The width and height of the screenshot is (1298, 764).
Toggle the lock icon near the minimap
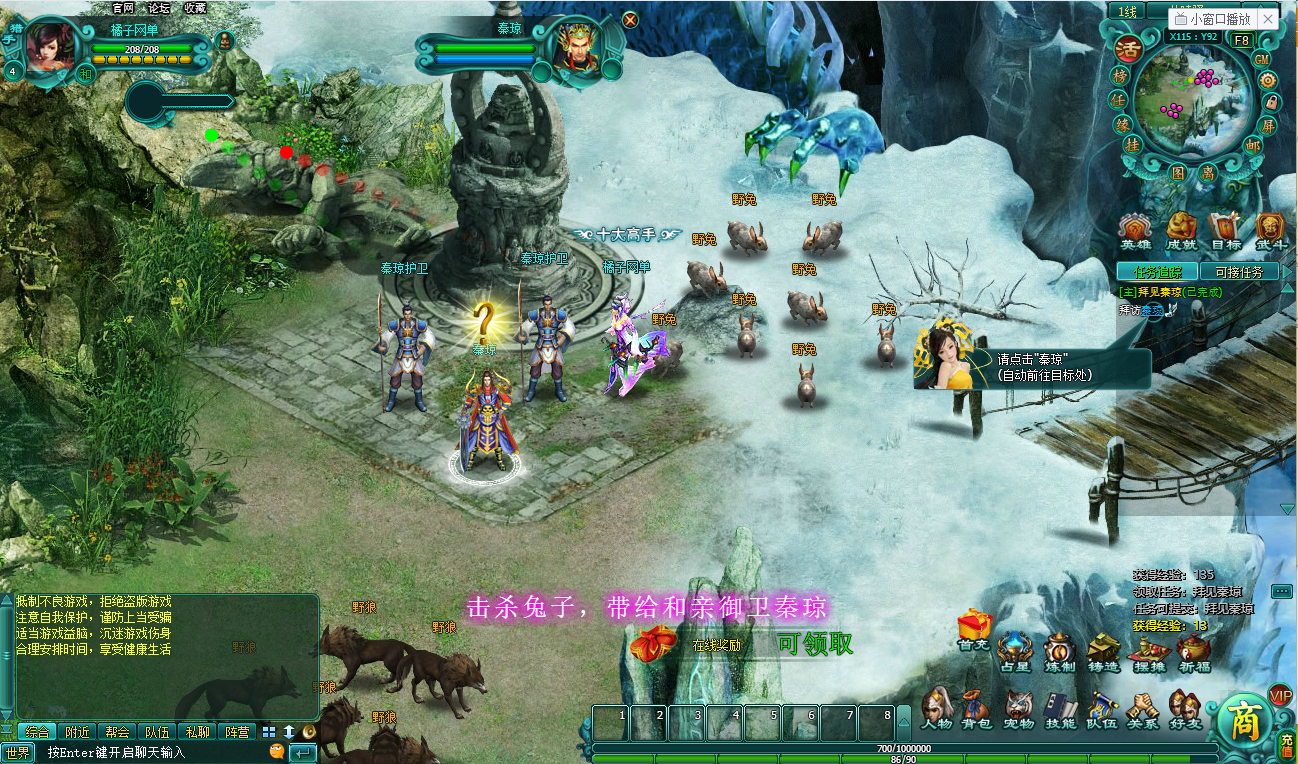point(1272,100)
